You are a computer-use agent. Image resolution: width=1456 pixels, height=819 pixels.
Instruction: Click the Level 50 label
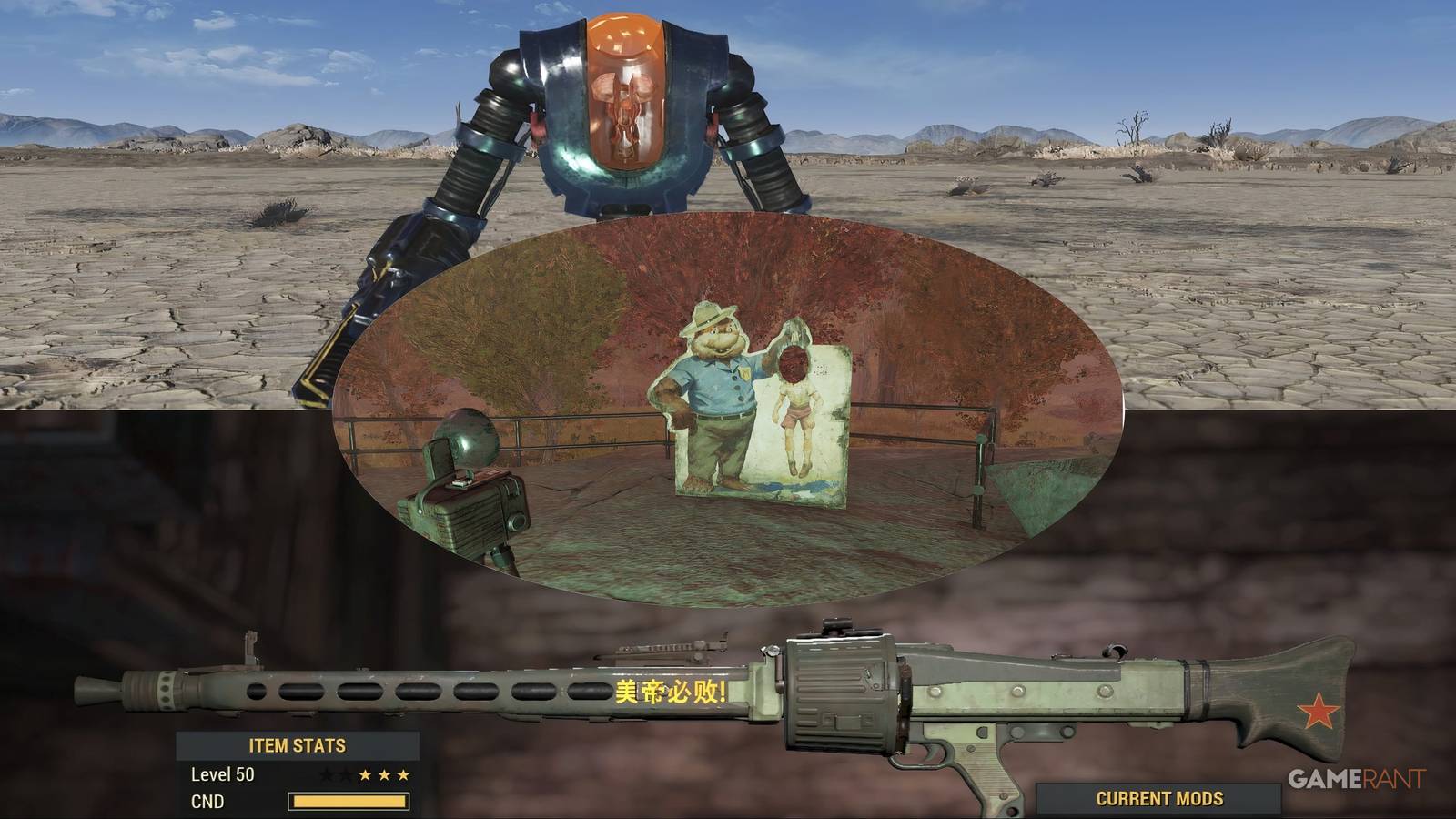coord(221,774)
